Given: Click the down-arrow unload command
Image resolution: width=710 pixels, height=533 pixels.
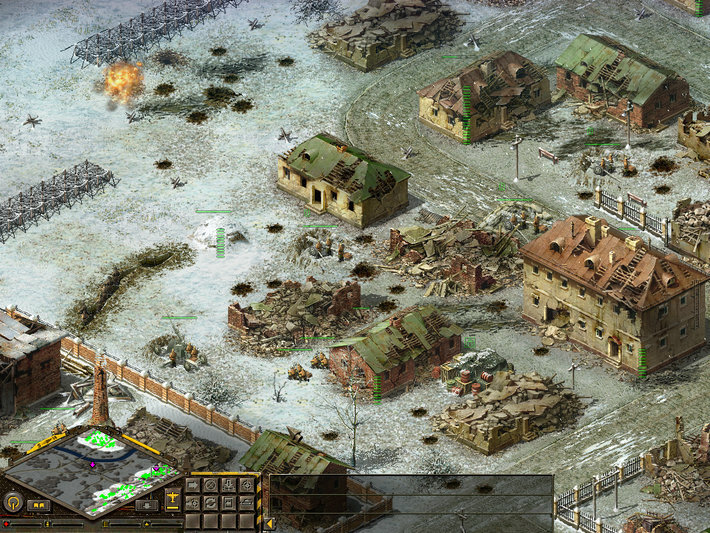Looking at the screenshot, I should click(x=228, y=485).
